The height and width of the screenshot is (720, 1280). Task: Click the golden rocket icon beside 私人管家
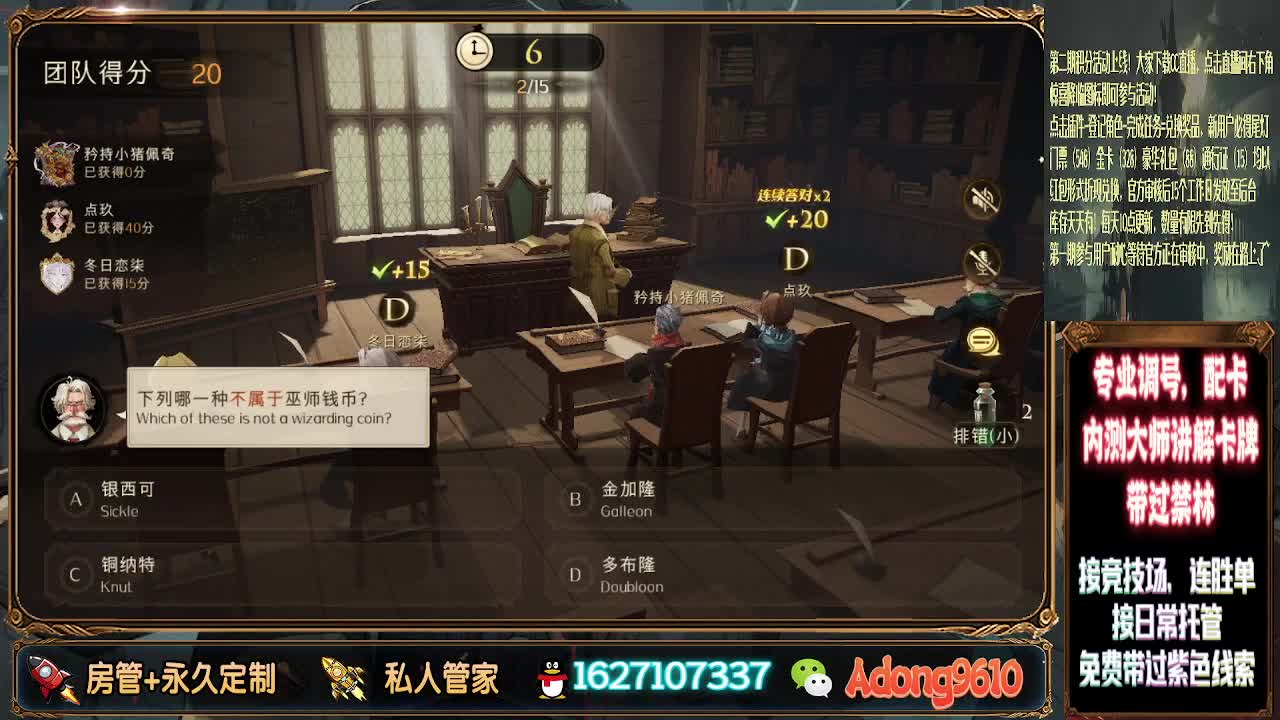340,677
